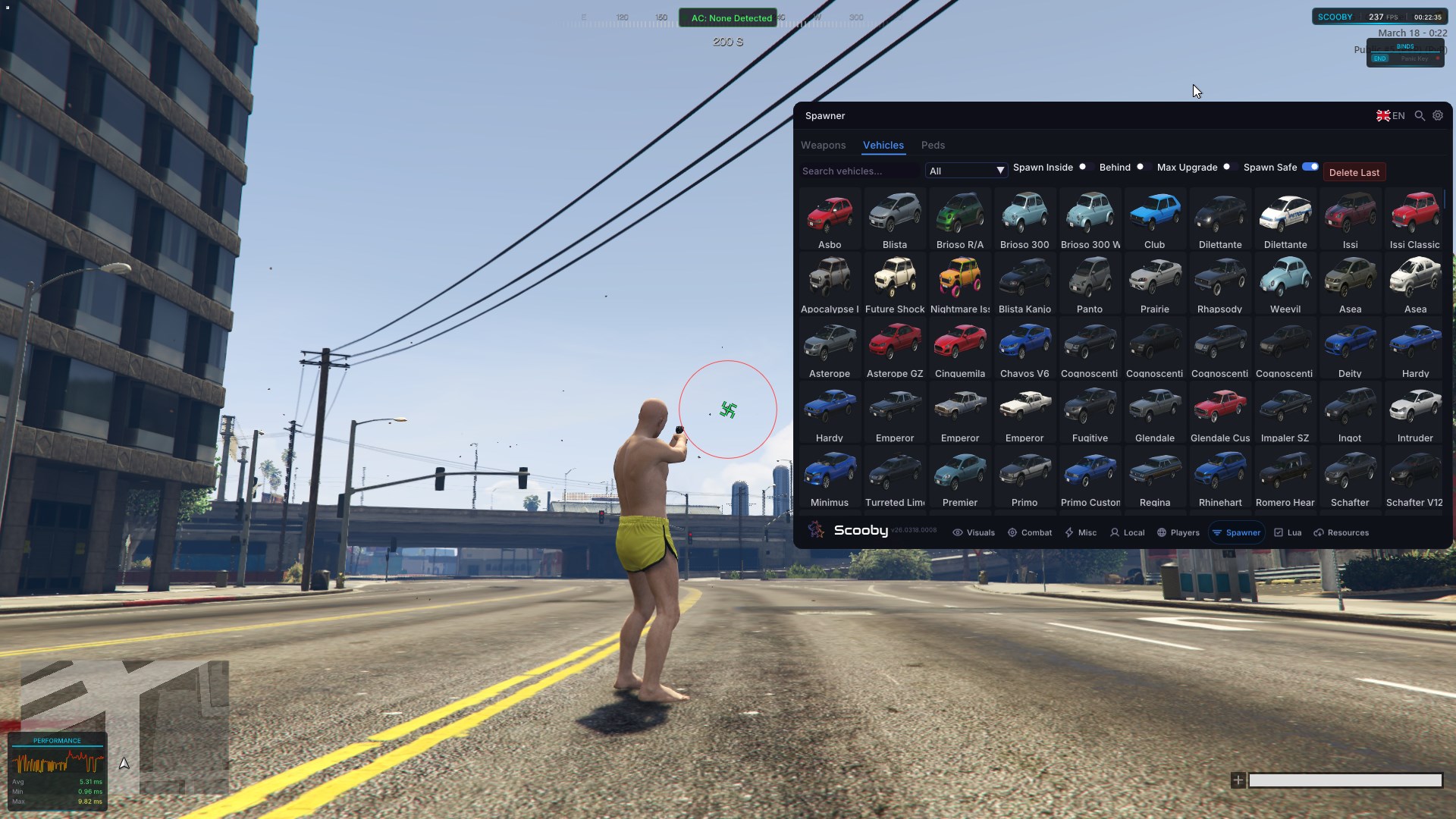Open the All vehicle category dropdown
The width and height of the screenshot is (1456, 819).
coord(966,171)
